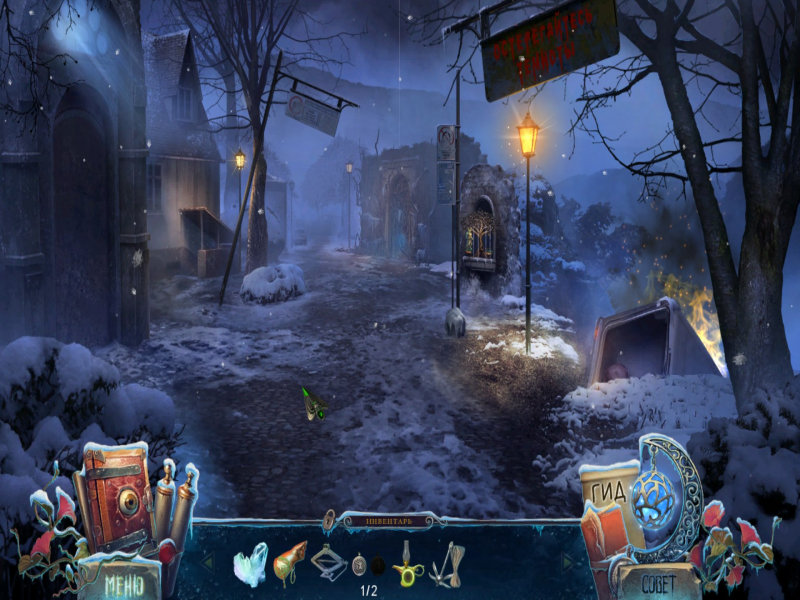The image size is (800, 600).
Task: Select the ice crystal inventory item
Action: [x=251, y=563]
